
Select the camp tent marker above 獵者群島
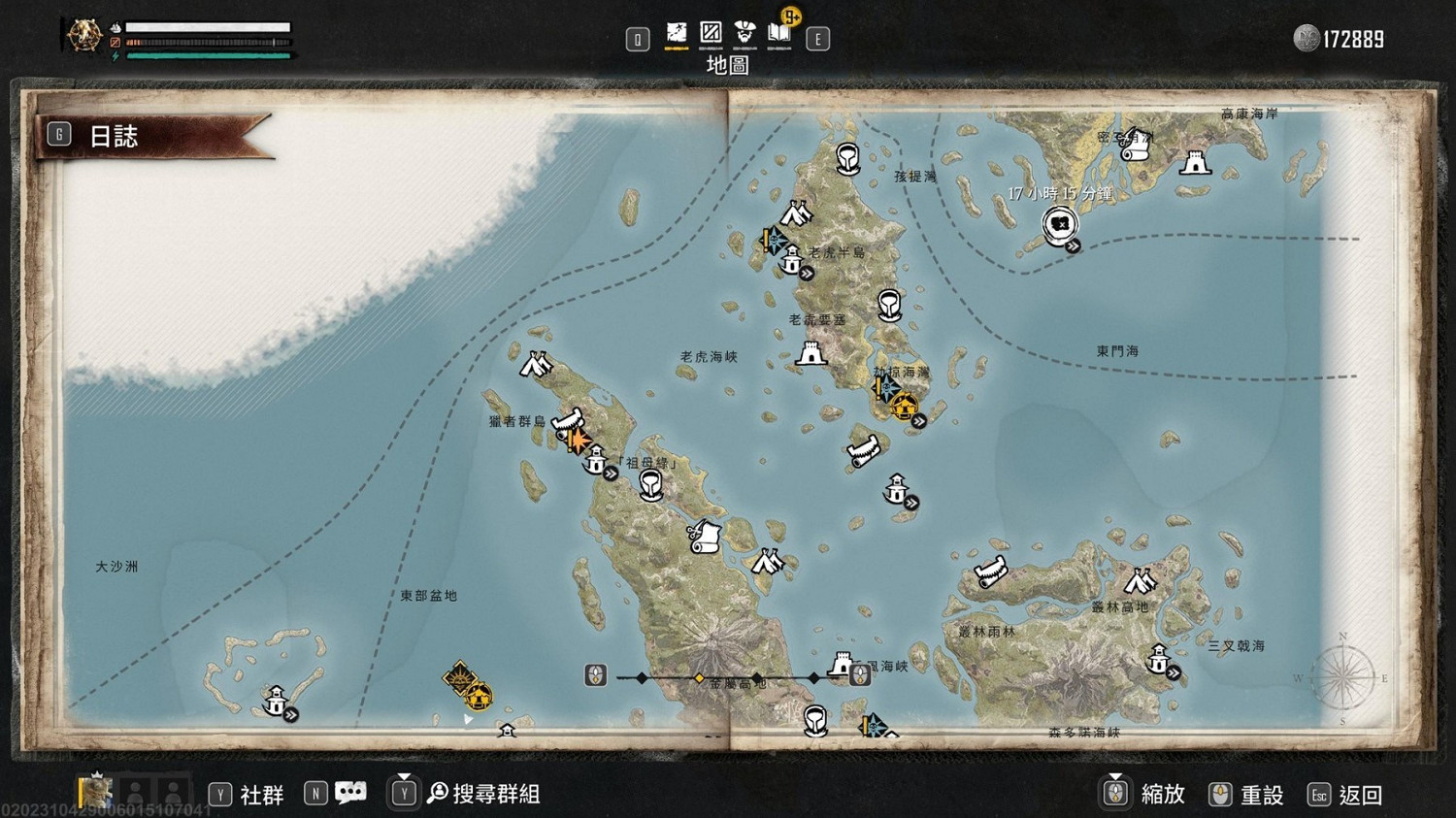[535, 364]
